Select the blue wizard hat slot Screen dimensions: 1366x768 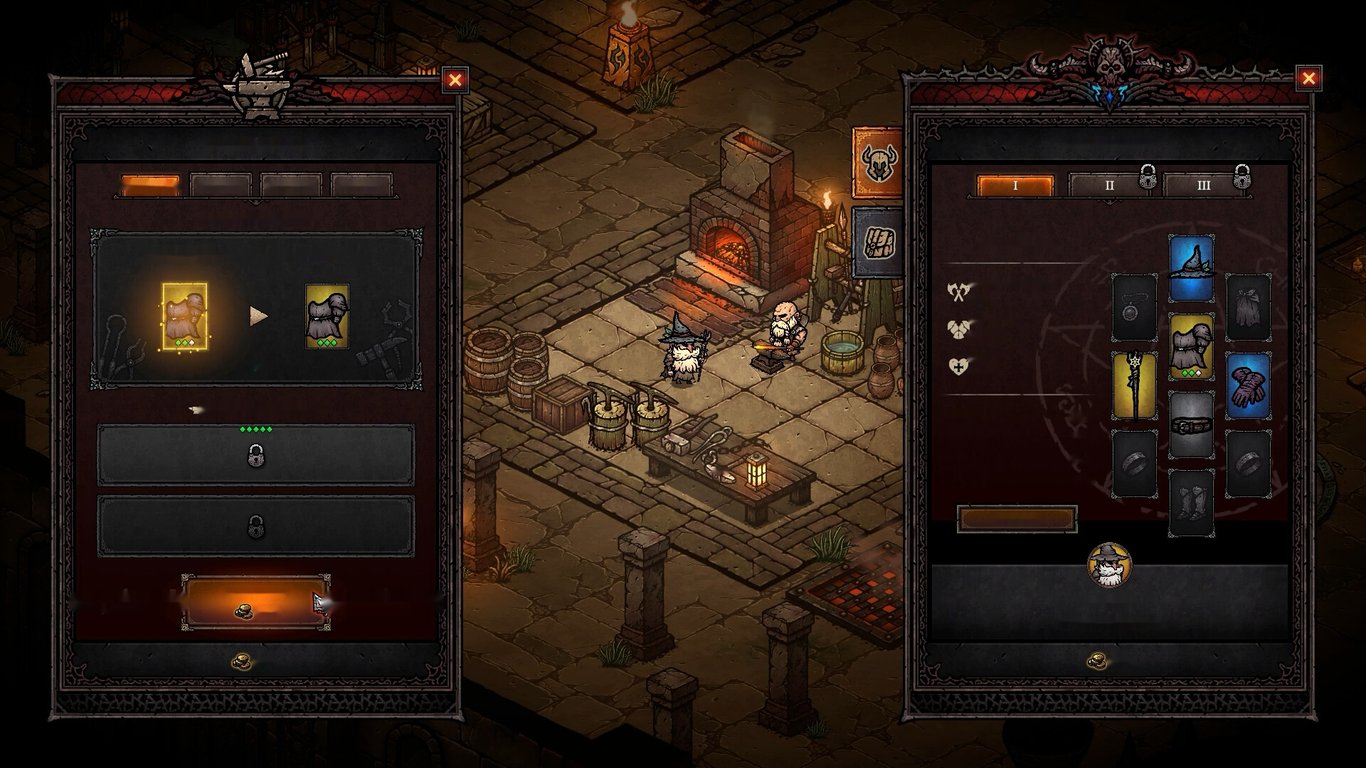click(x=1191, y=269)
